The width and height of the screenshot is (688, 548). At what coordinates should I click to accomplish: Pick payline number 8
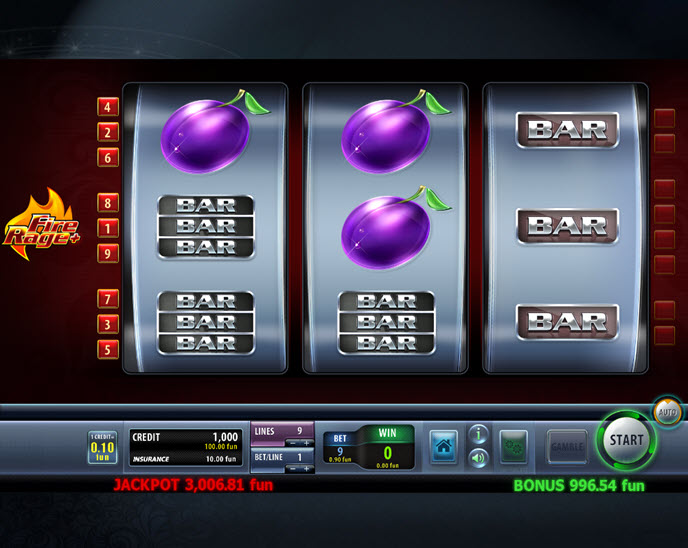tap(107, 204)
